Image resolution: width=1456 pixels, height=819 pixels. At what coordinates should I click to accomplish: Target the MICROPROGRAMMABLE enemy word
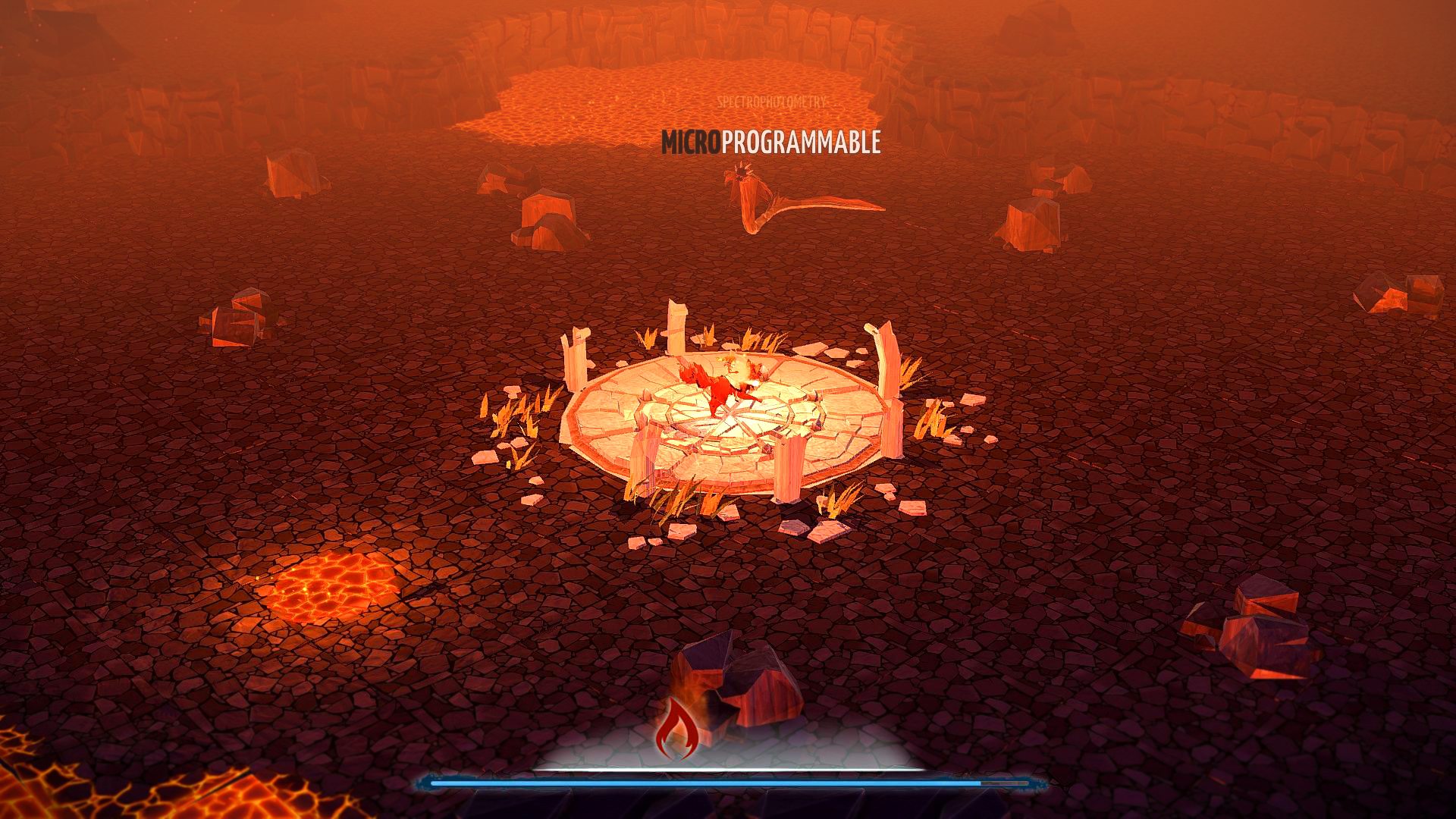click(770, 142)
